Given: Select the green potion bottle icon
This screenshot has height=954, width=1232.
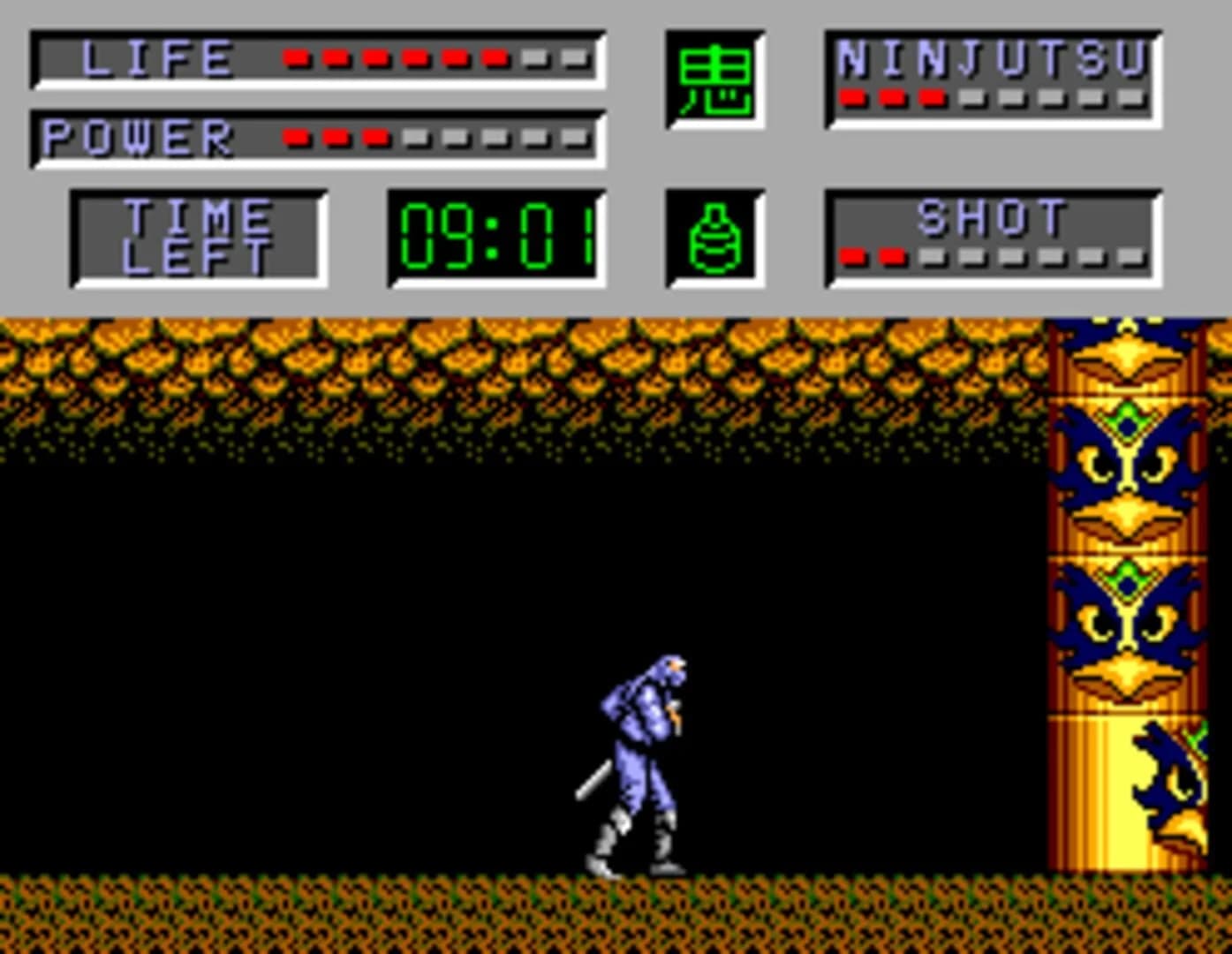Looking at the screenshot, I should pyautogui.click(x=715, y=240).
